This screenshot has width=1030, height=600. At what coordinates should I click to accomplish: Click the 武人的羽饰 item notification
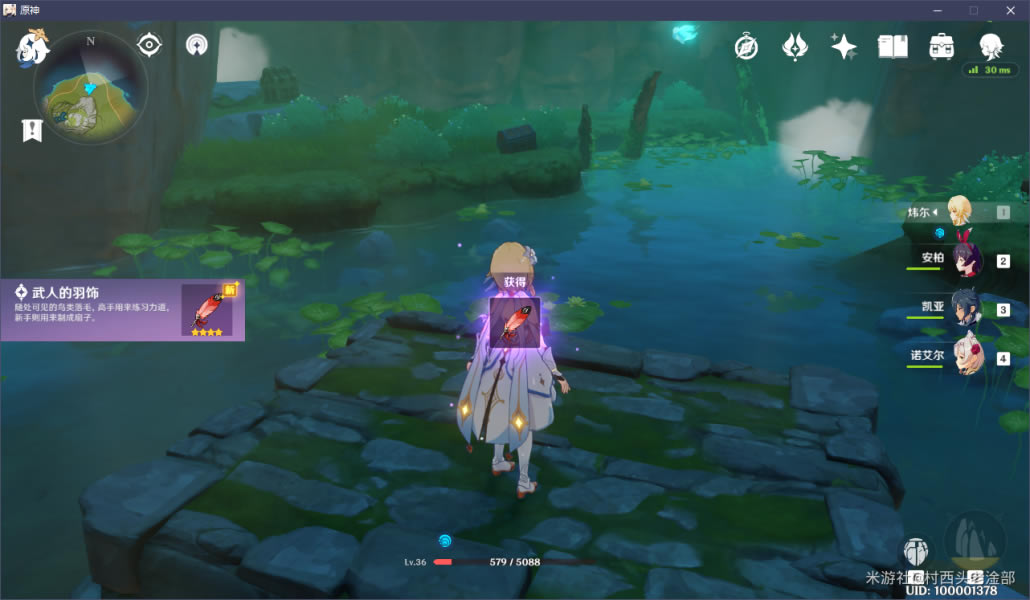[122, 309]
